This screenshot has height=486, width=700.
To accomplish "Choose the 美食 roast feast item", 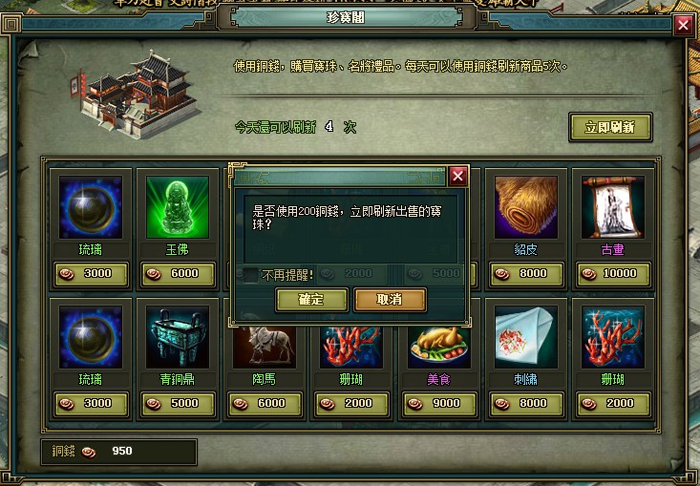I will (x=438, y=336).
